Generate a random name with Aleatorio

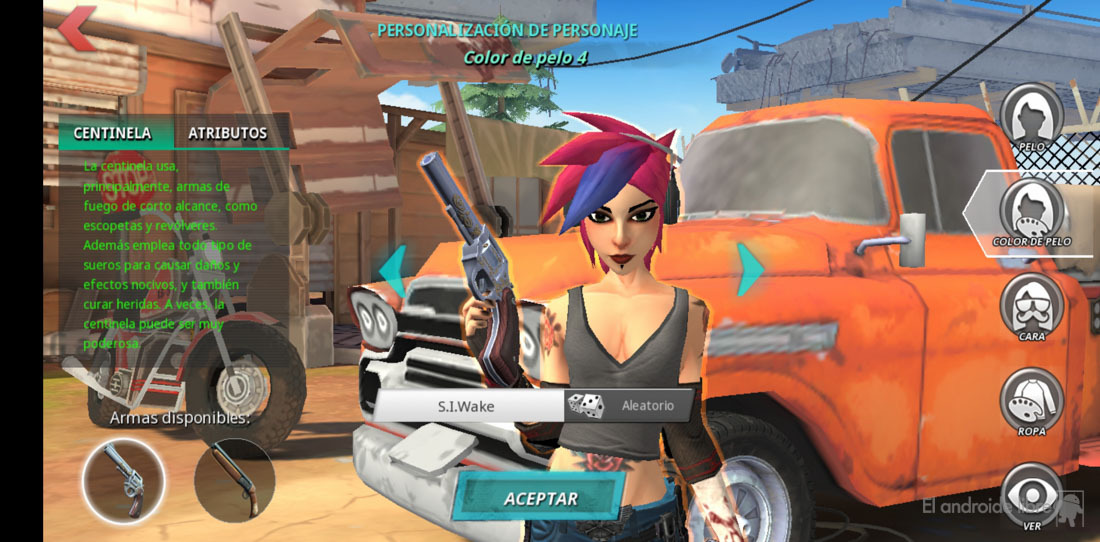click(x=632, y=406)
